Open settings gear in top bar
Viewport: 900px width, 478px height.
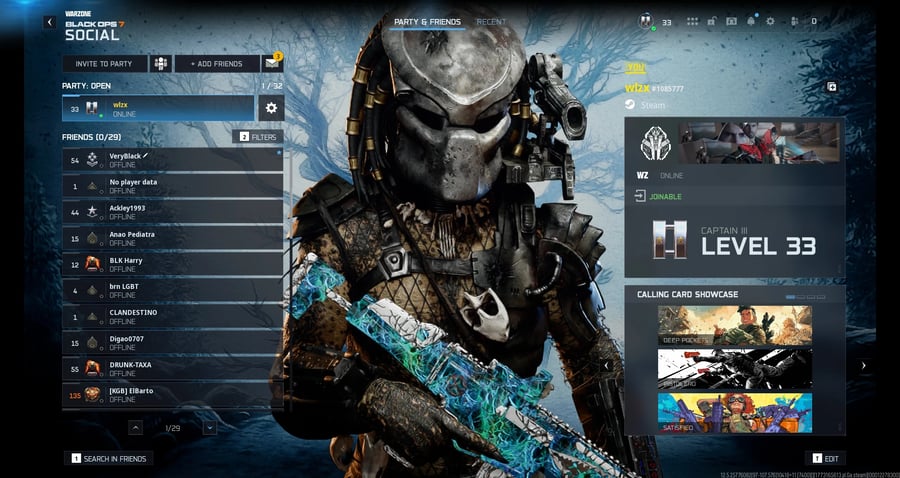click(x=770, y=21)
